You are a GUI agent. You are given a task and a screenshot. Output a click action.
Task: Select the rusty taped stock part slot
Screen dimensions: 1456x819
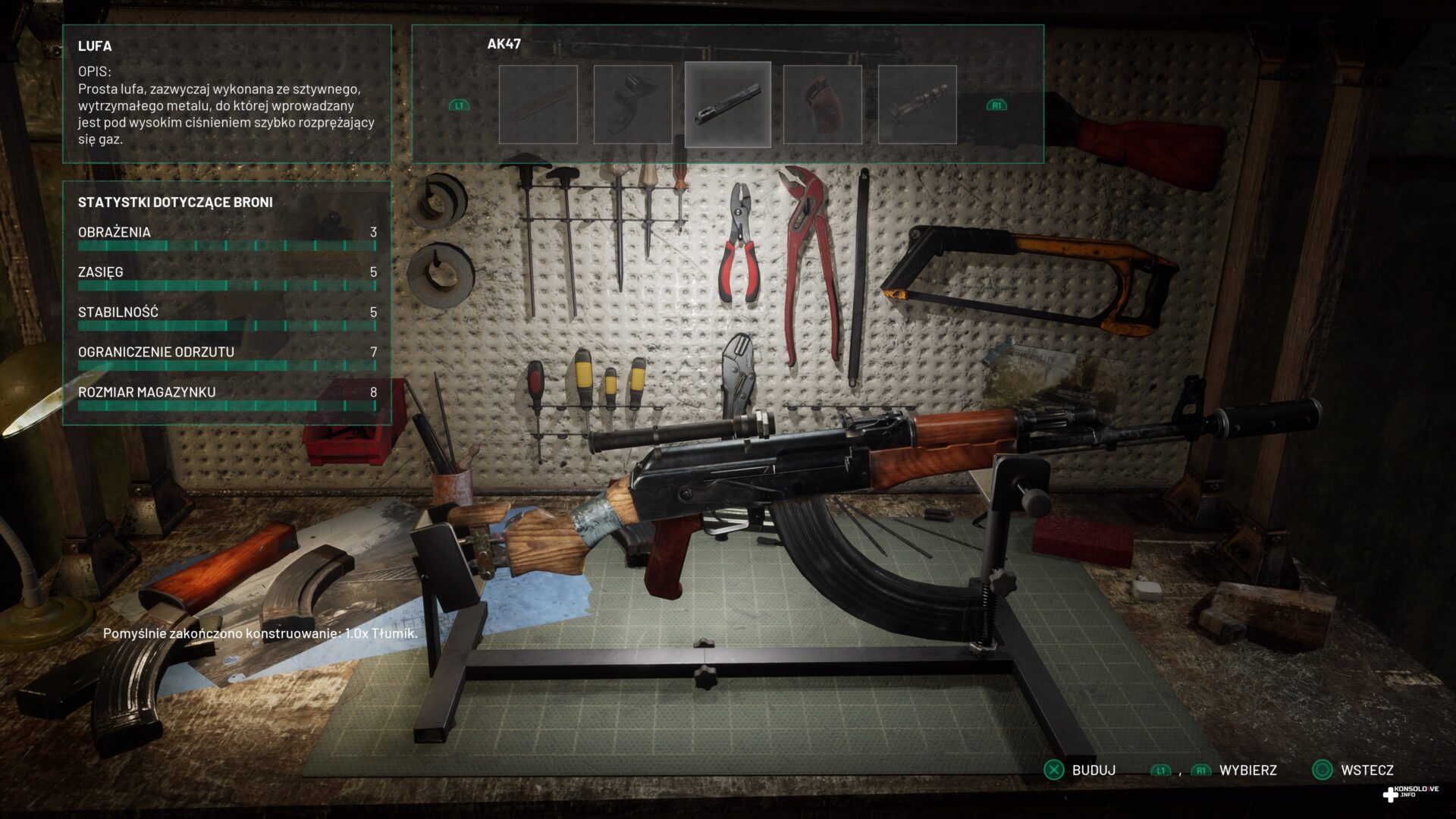click(917, 105)
